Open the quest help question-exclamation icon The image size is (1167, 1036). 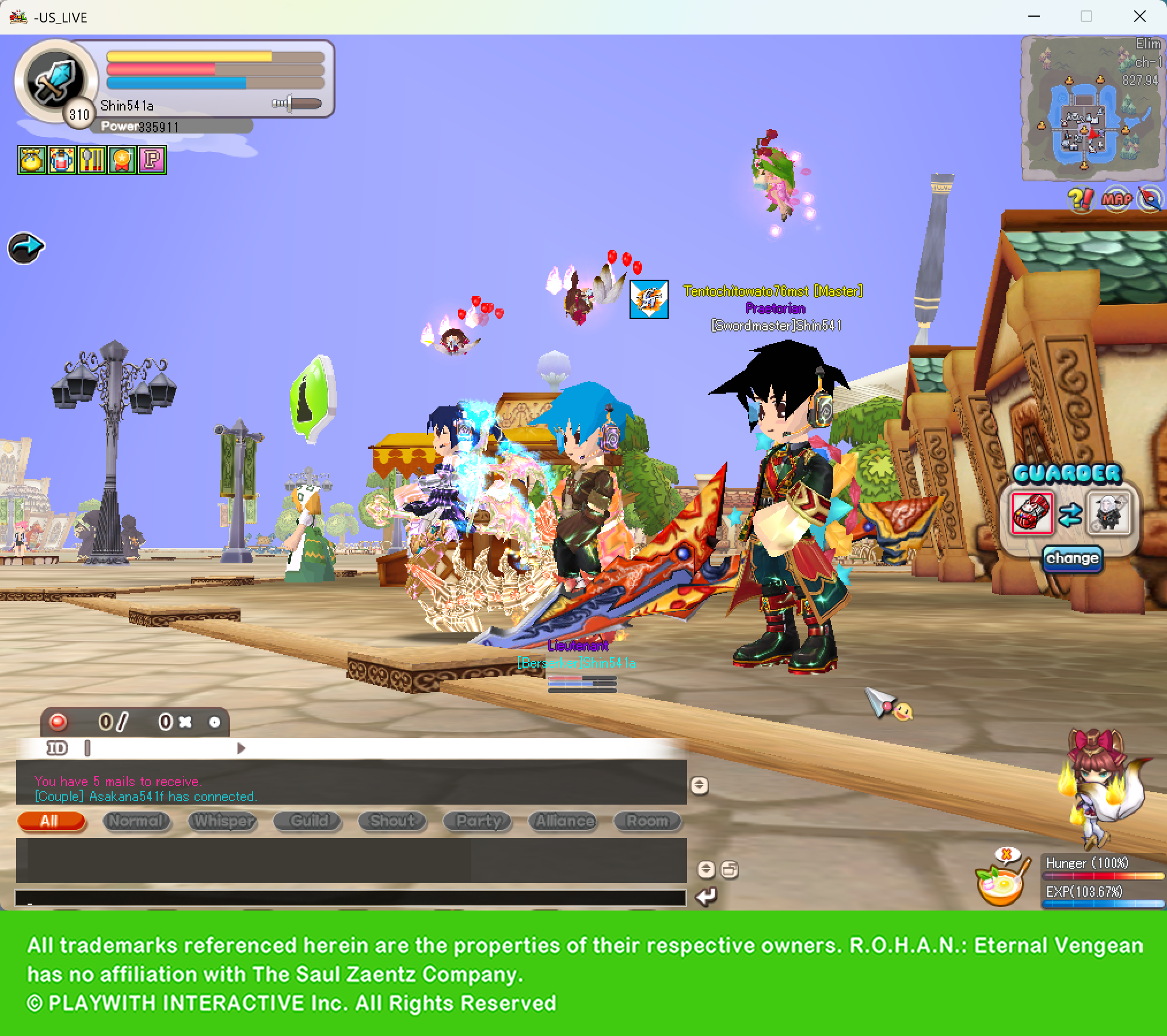tap(1080, 199)
